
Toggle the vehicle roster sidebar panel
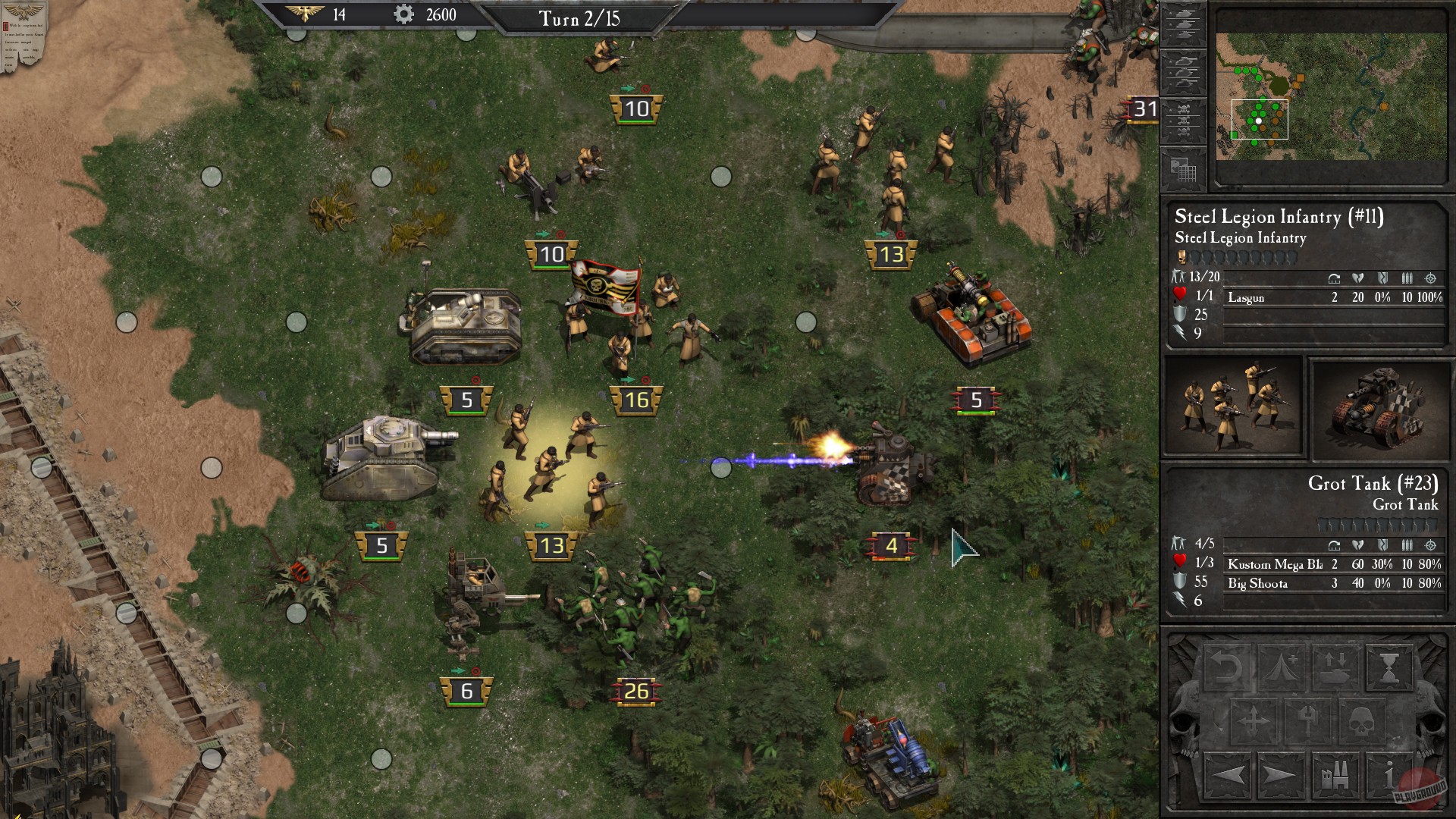(1182, 71)
